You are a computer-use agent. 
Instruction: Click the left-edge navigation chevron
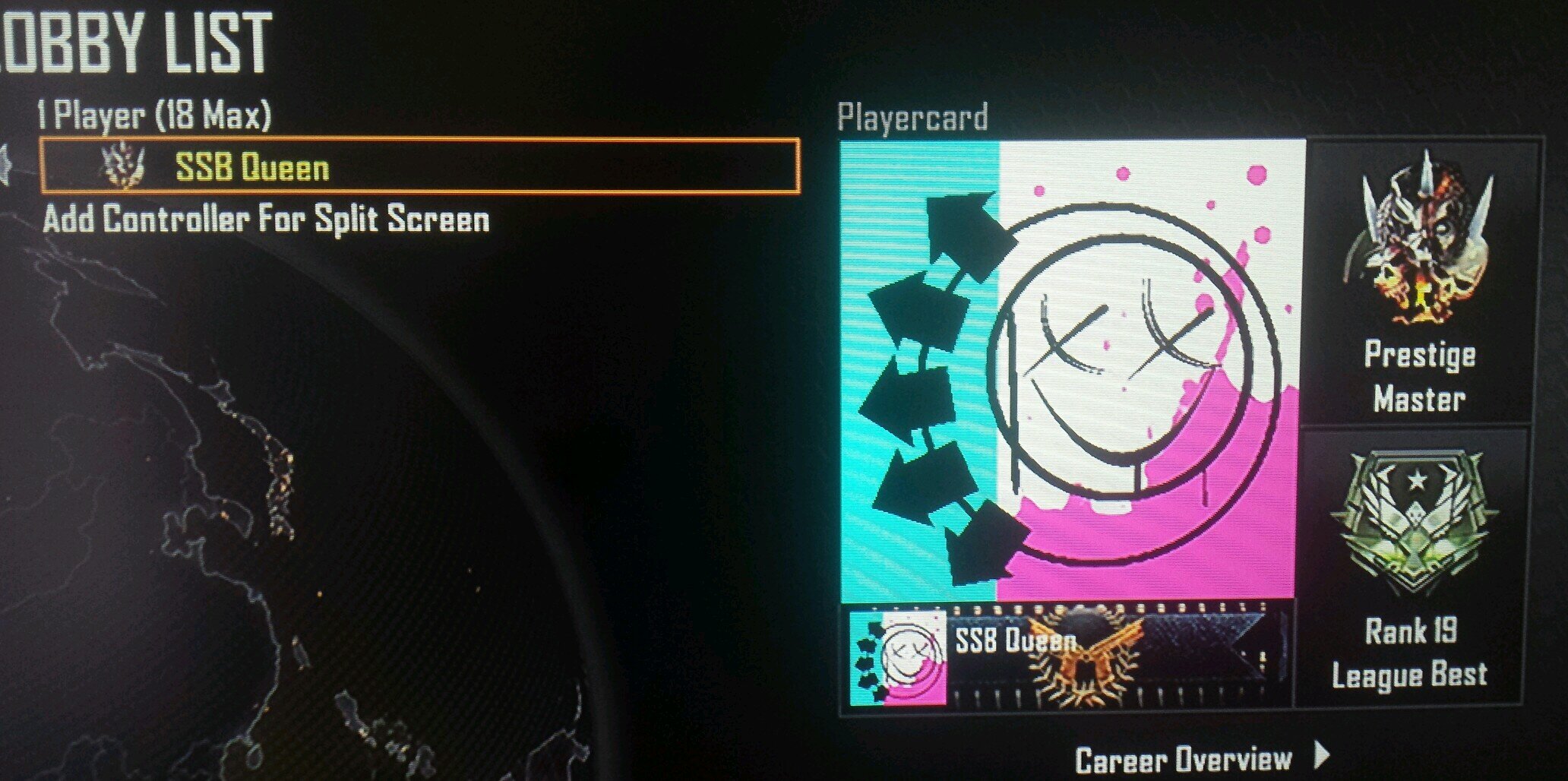point(8,163)
